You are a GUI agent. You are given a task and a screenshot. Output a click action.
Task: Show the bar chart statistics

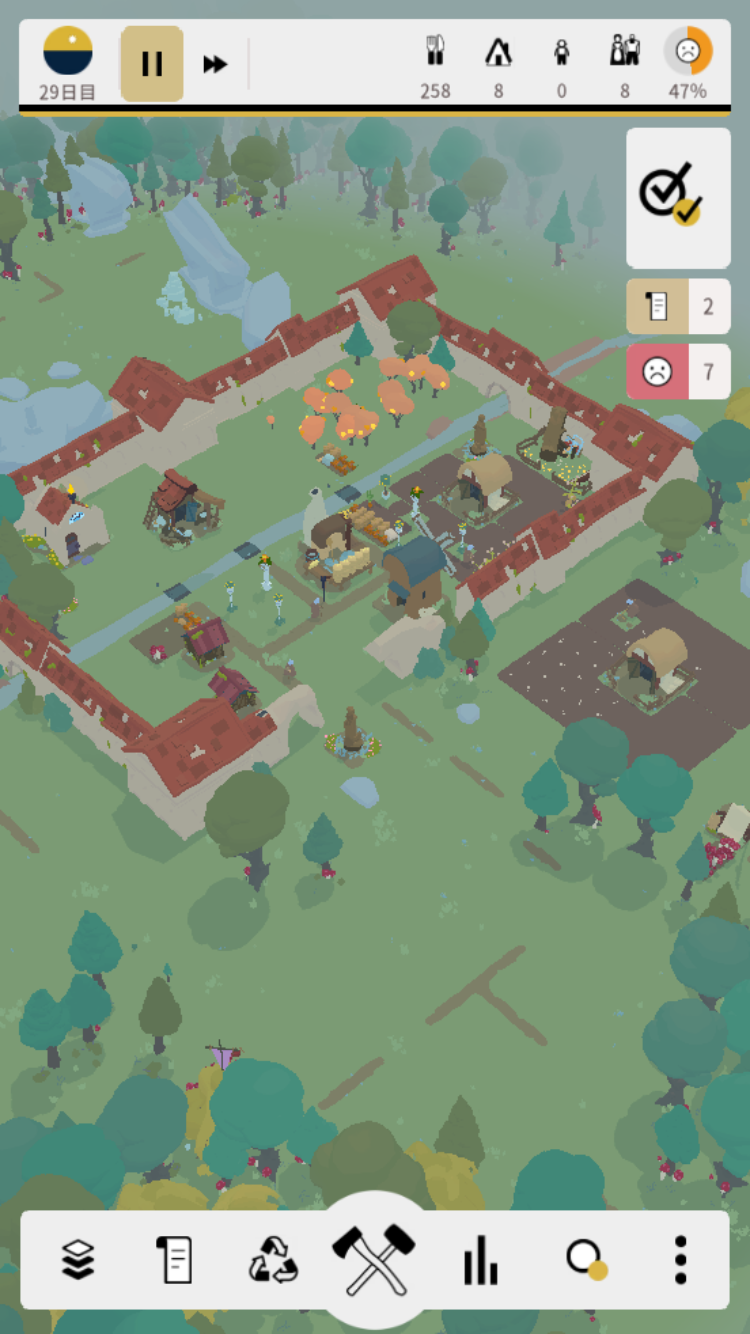[480, 1259]
